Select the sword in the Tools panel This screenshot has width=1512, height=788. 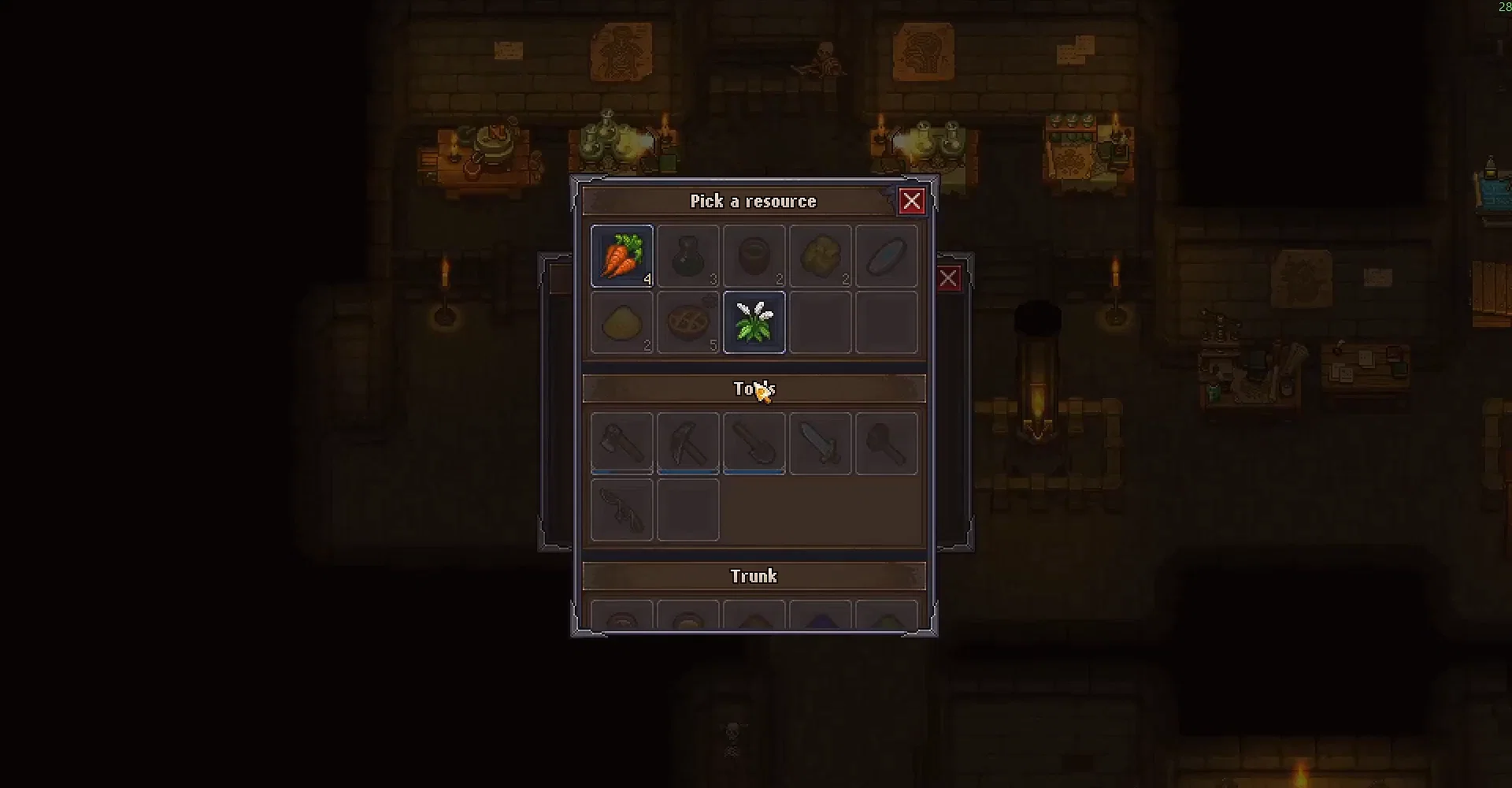tap(820, 443)
